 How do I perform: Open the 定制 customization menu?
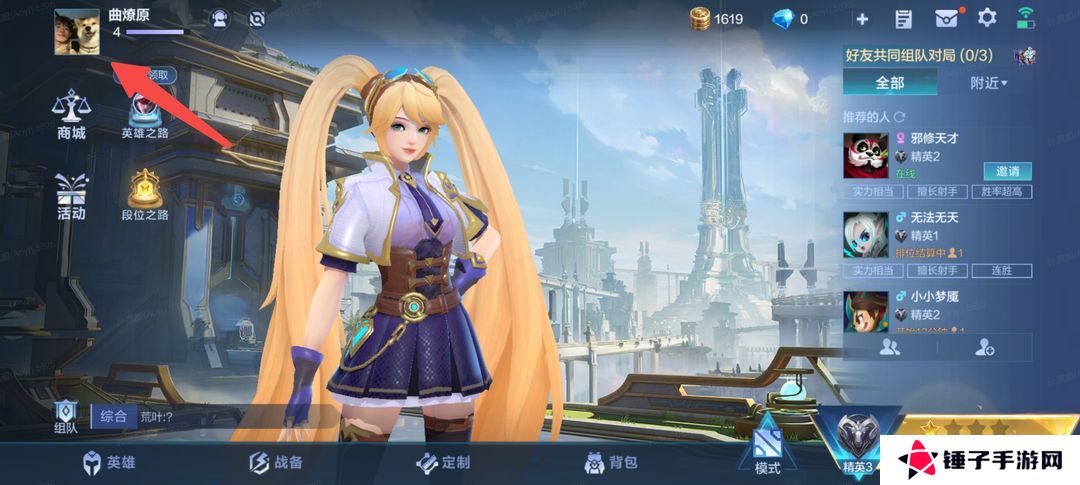coord(442,462)
